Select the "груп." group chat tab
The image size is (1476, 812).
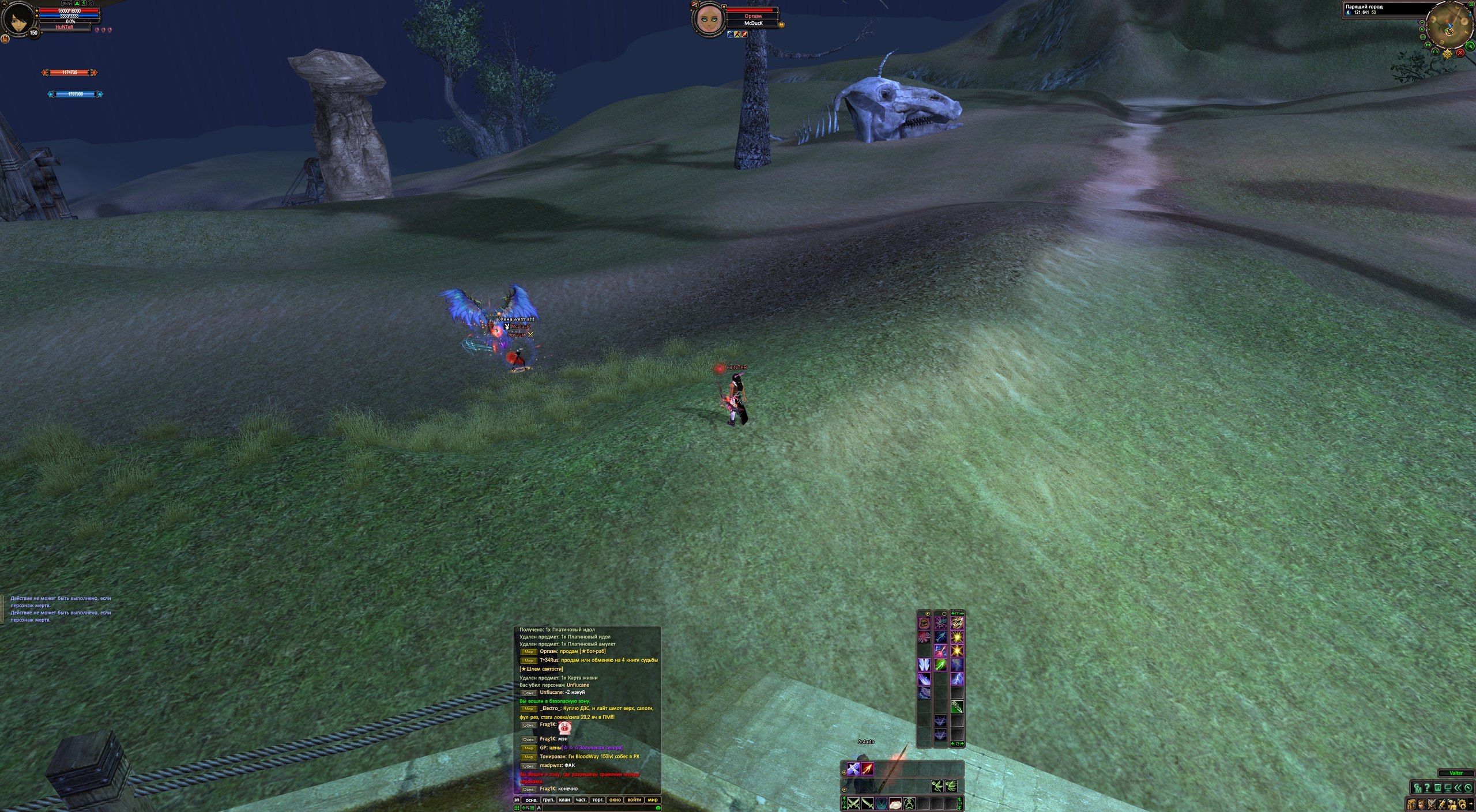pos(548,800)
